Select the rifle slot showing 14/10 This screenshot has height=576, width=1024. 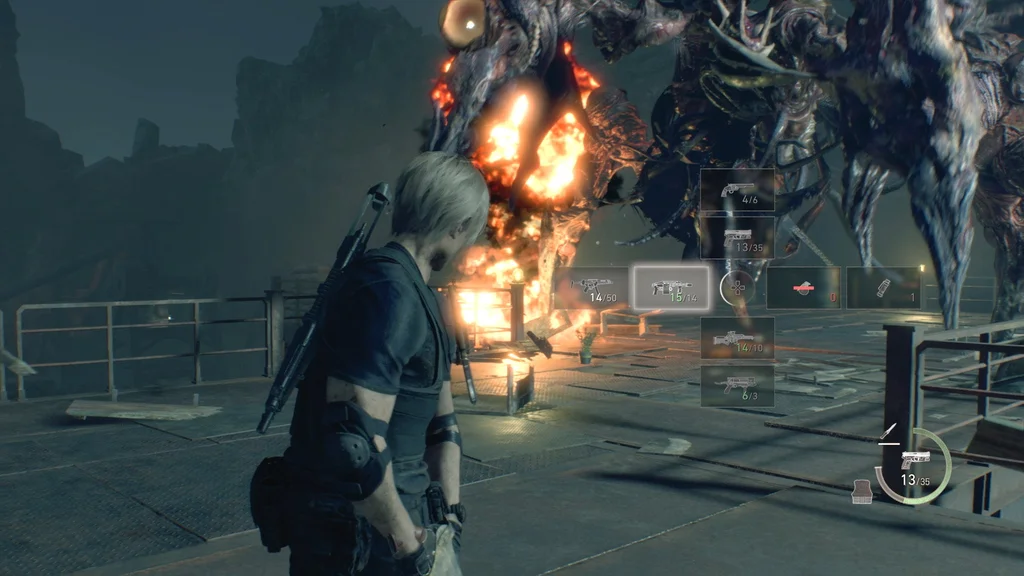pos(737,338)
